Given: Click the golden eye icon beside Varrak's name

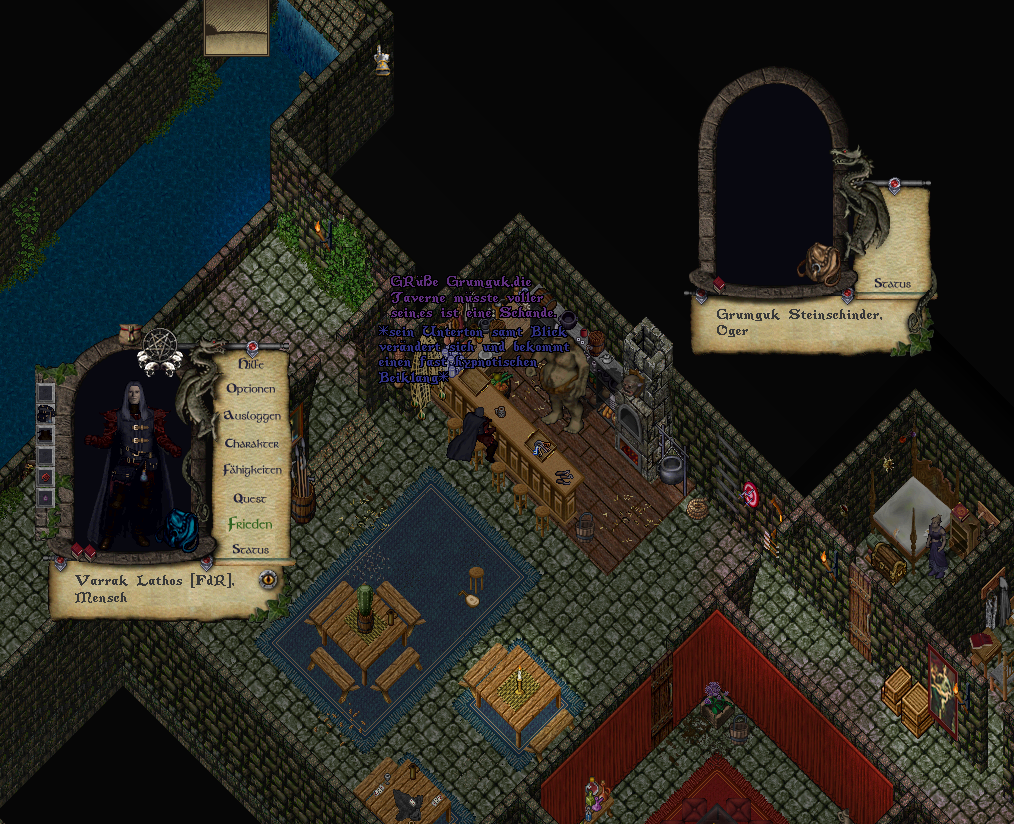Looking at the screenshot, I should click(x=268, y=579).
